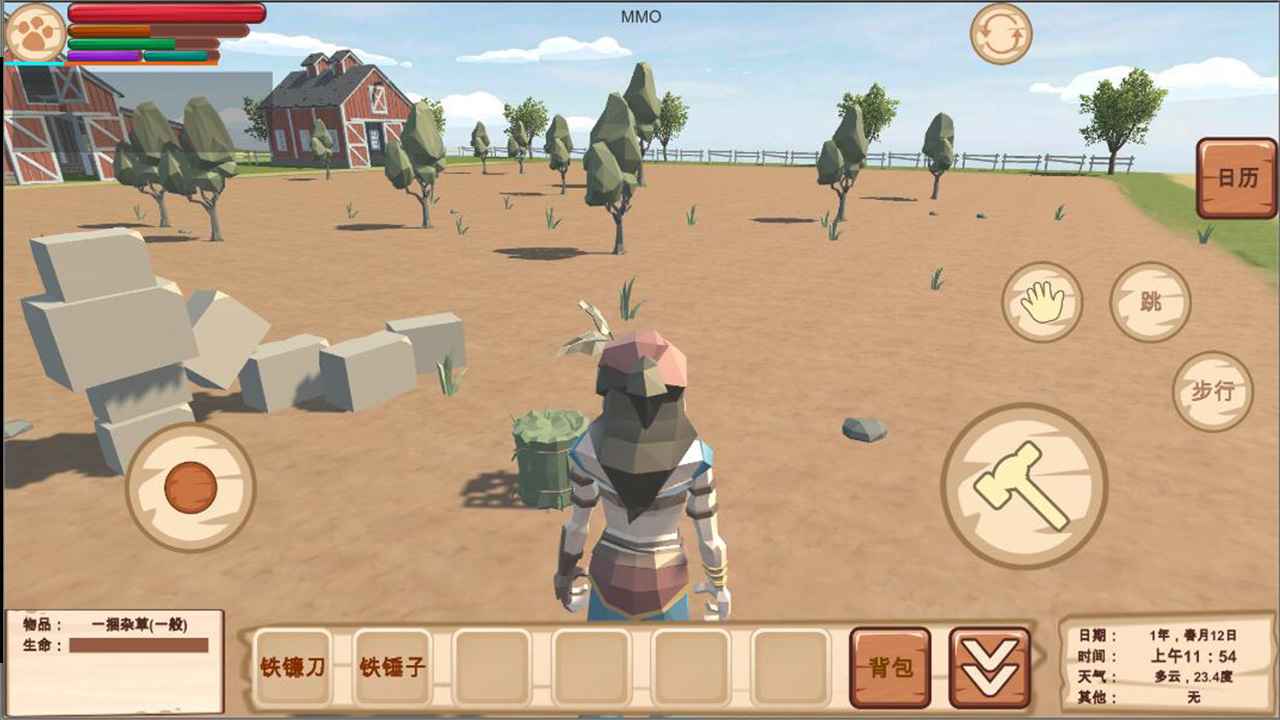Open the 背包 backpack
This screenshot has width=1280, height=720.
click(889, 667)
